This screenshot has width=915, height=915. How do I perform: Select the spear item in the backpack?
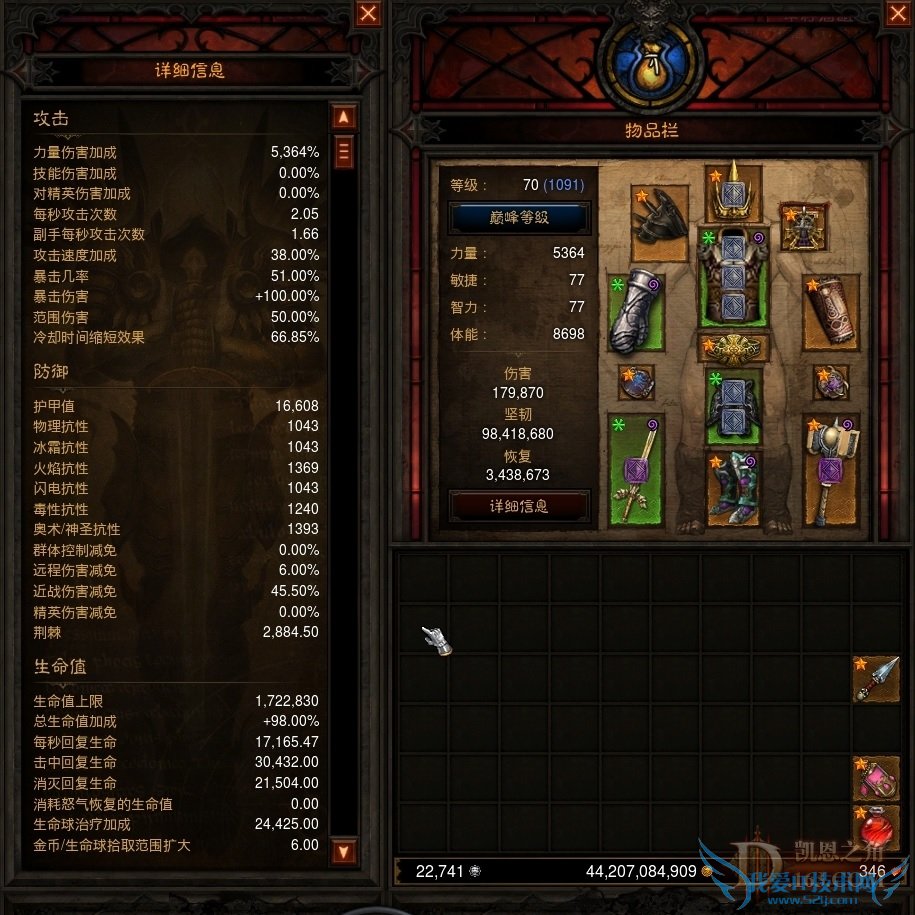(876, 679)
